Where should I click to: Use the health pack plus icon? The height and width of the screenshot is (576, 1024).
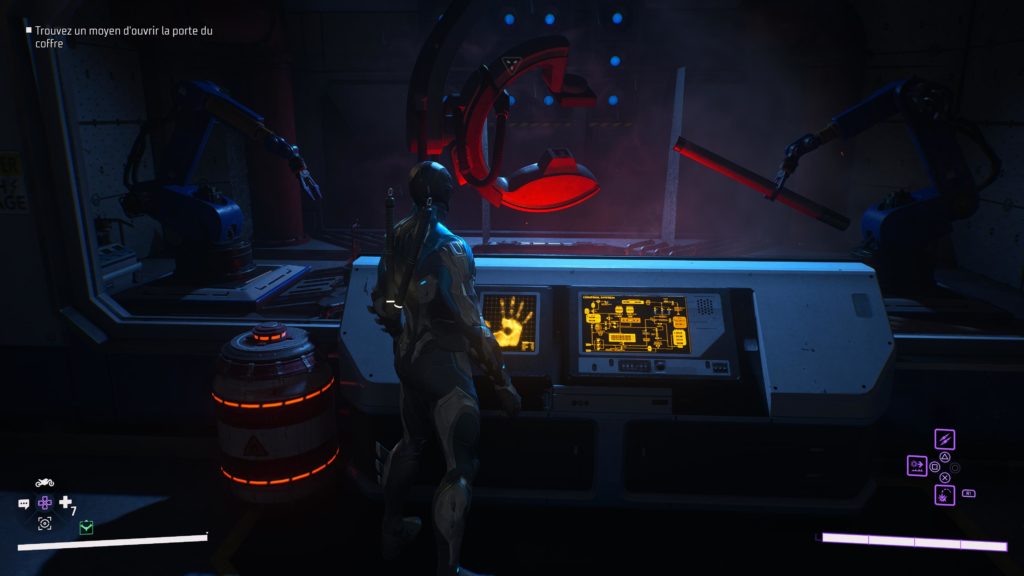[x=66, y=502]
